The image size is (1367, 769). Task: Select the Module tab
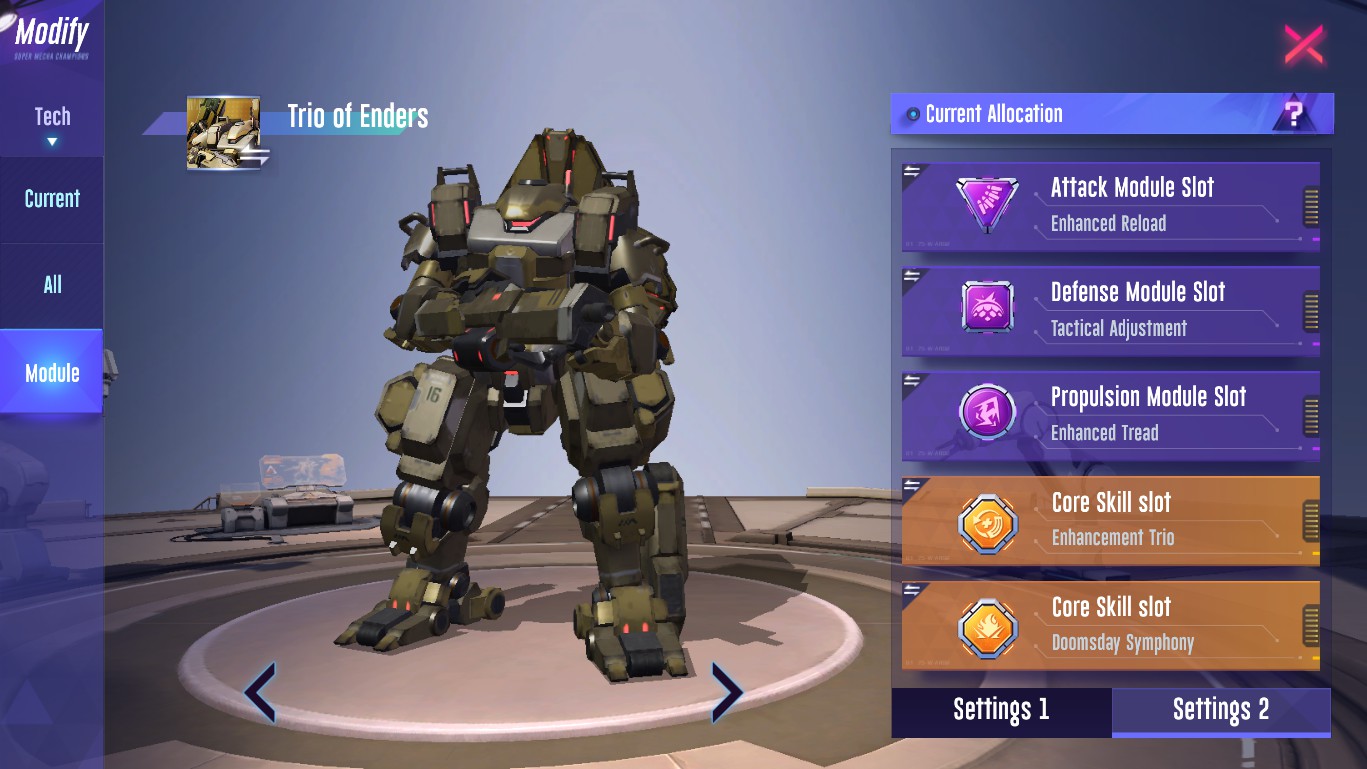point(52,373)
